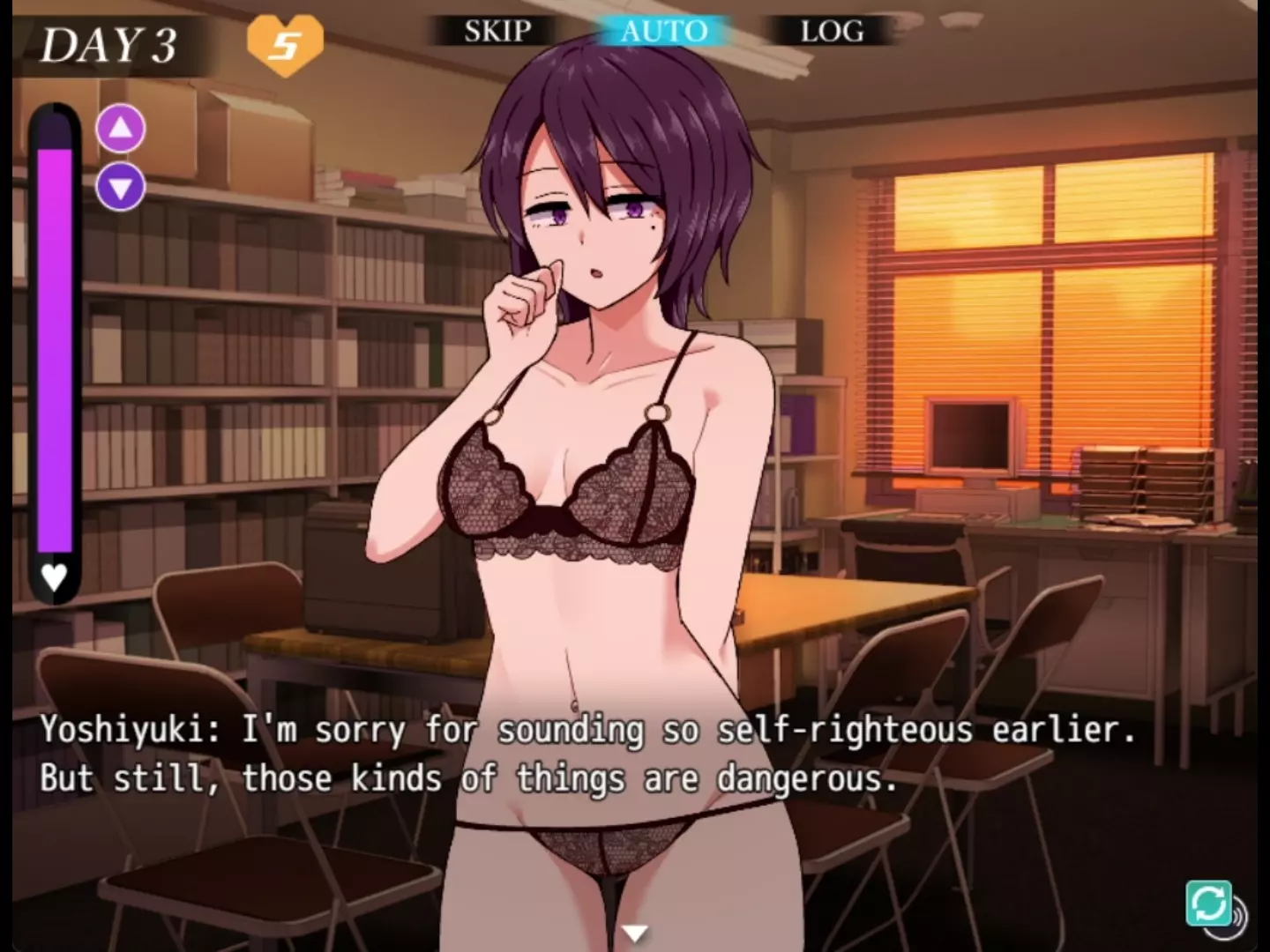The image size is (1270, 952).
Task: Click the SKIP button
Action: tap(497, 32)
